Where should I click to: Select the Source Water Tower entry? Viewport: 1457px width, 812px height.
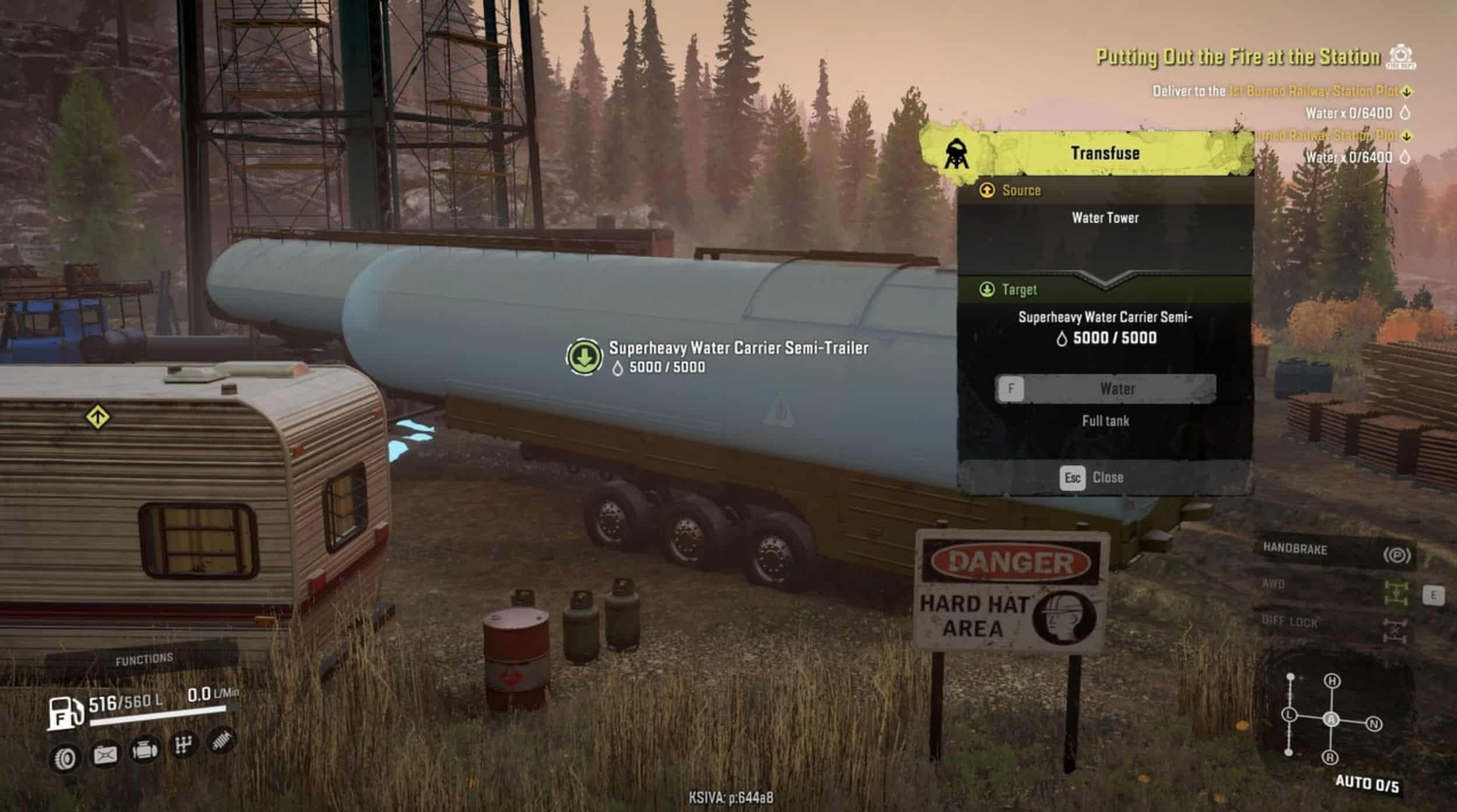[x=1105, y=218]
